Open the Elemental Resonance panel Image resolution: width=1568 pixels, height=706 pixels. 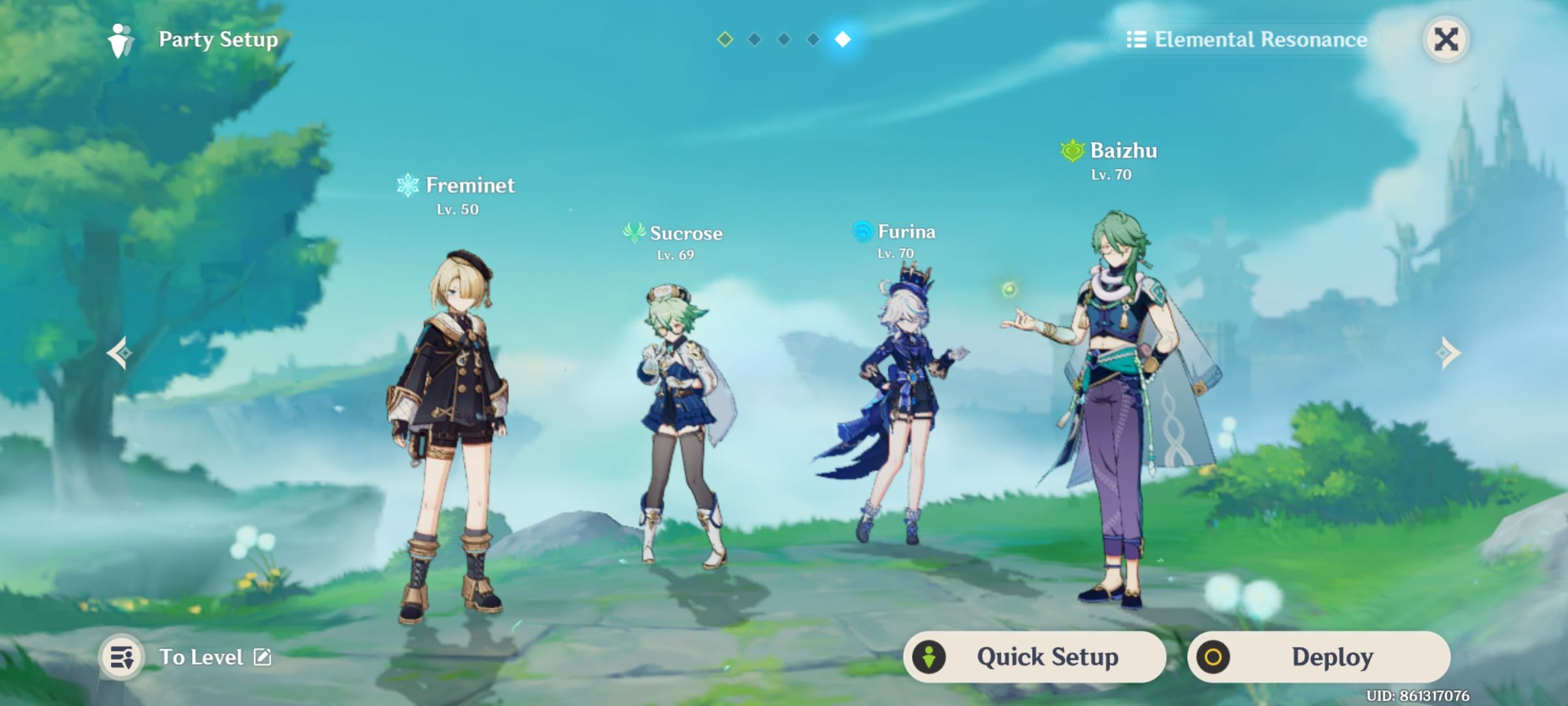pyautogui.click(x=1247, y=40)
